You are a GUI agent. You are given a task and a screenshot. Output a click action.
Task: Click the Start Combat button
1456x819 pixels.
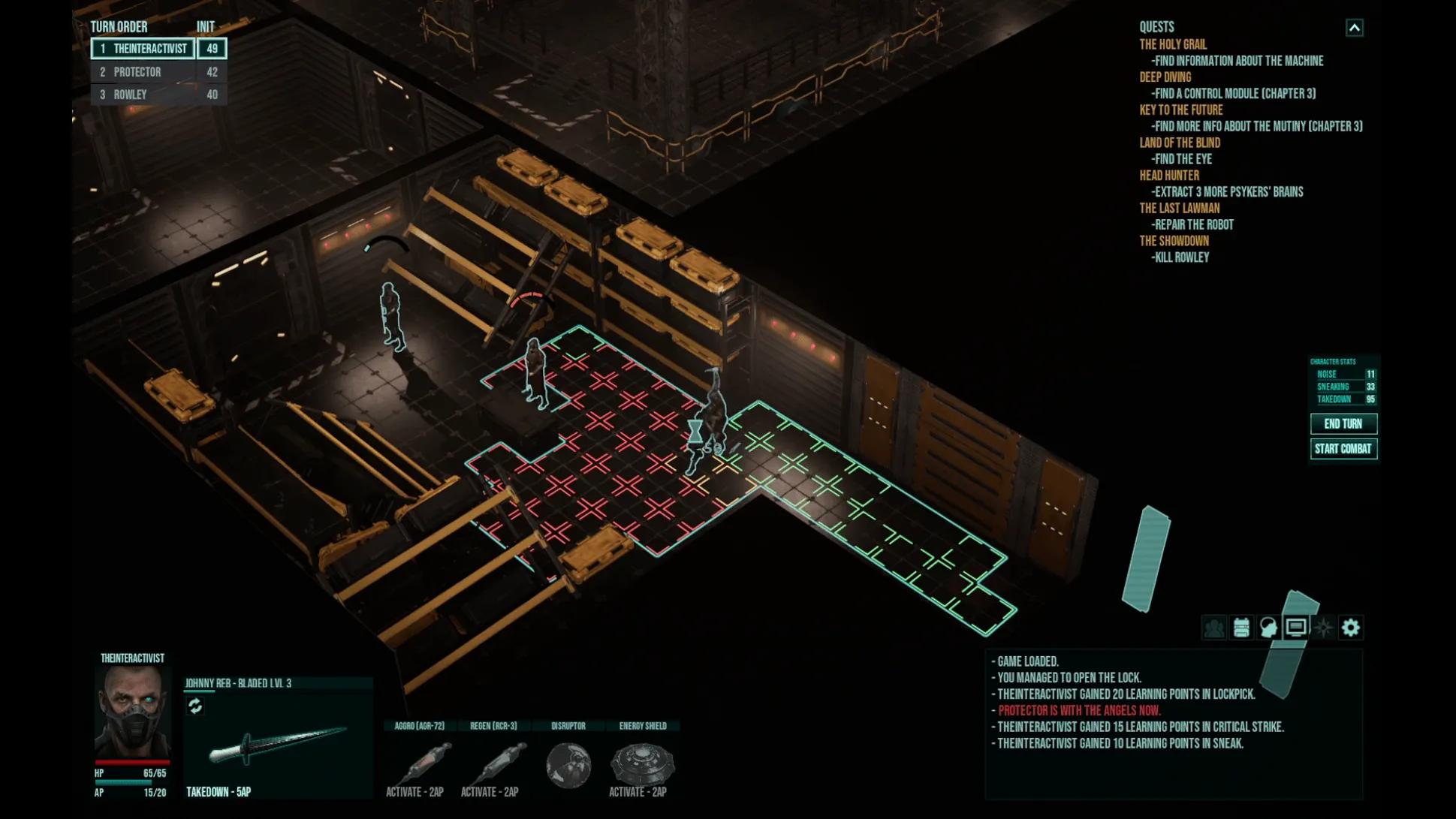click(1343, 449)
